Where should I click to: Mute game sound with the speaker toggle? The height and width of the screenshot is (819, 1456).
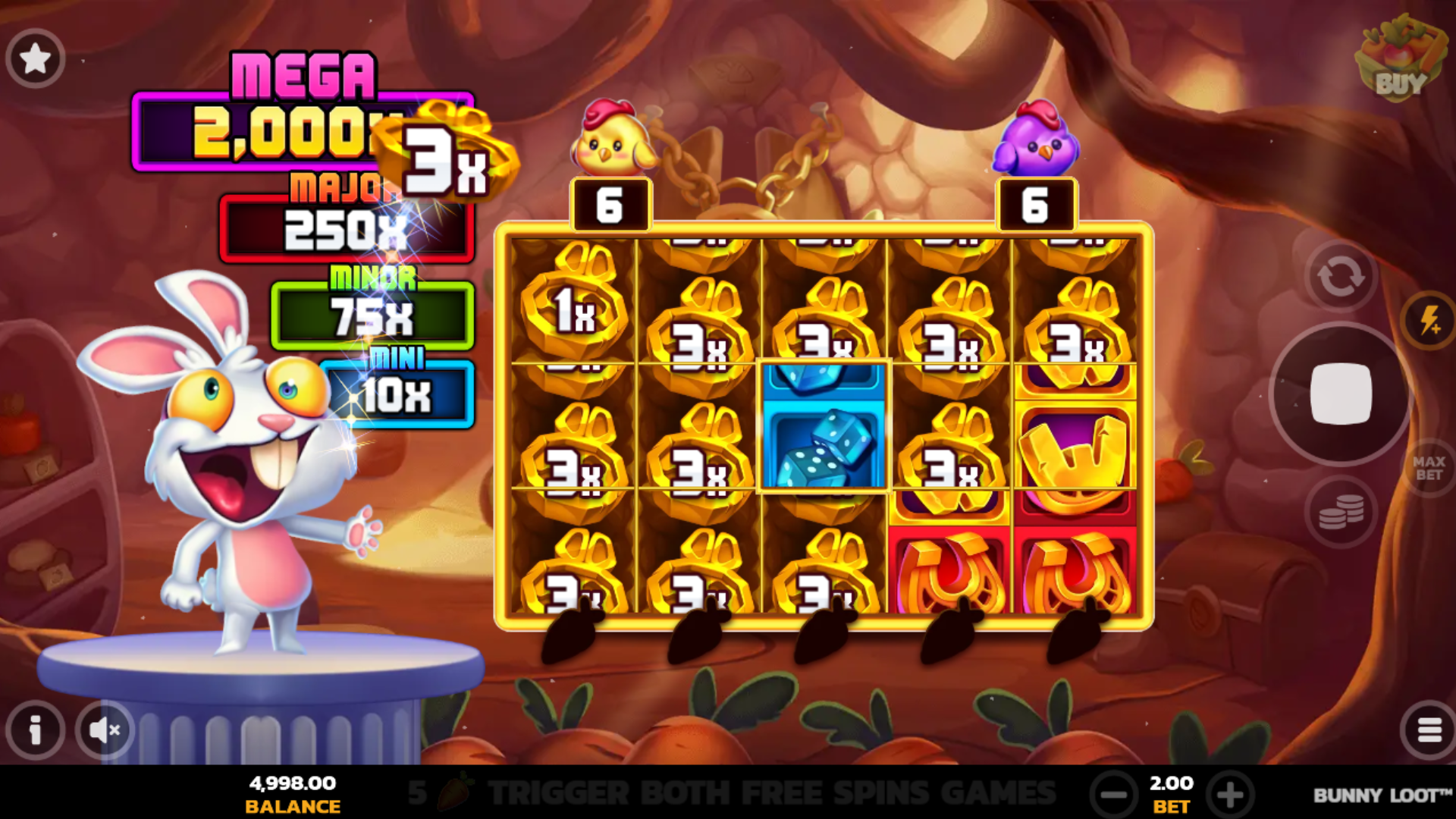click(x=105, y=730)
